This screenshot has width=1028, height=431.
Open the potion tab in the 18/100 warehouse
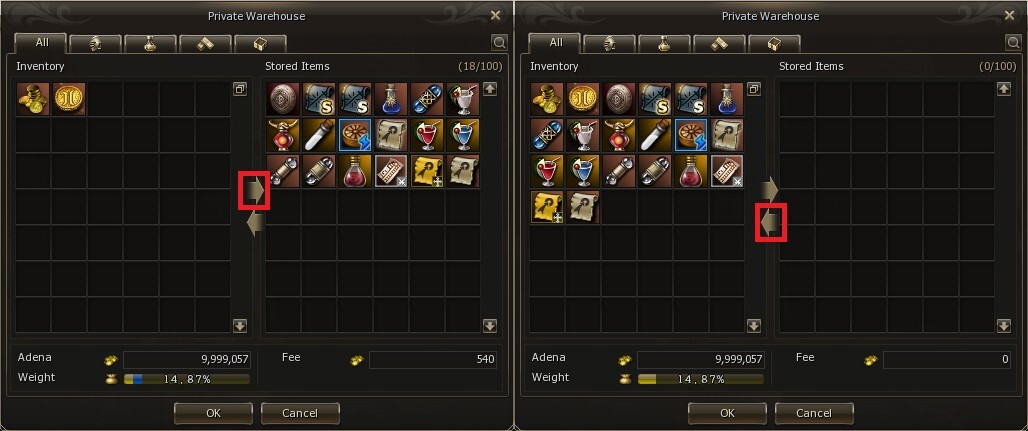click(x=150, y=43)
